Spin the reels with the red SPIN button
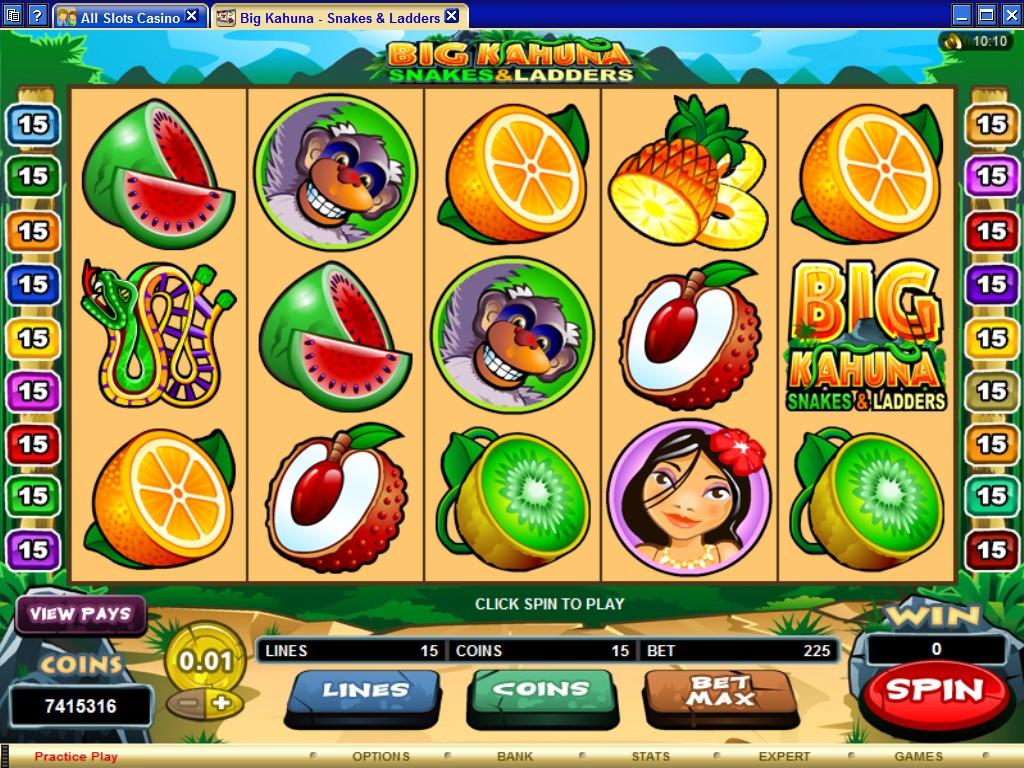The image size is (1024, 768). 934,690
